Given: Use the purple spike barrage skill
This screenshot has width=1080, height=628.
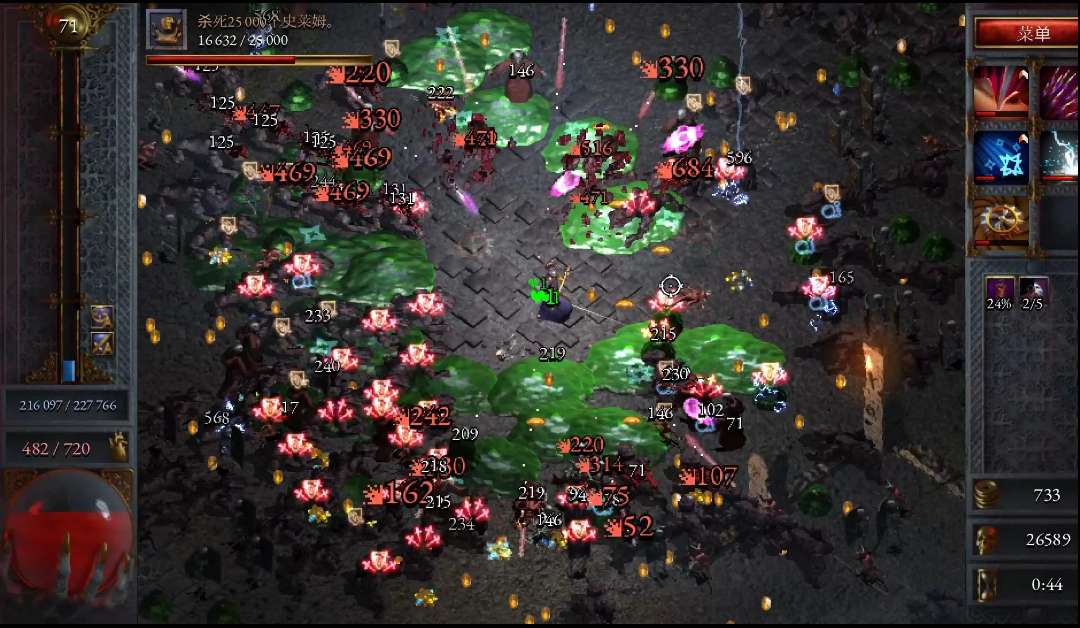Looking at the screenshot, I should pos(1058,90).
